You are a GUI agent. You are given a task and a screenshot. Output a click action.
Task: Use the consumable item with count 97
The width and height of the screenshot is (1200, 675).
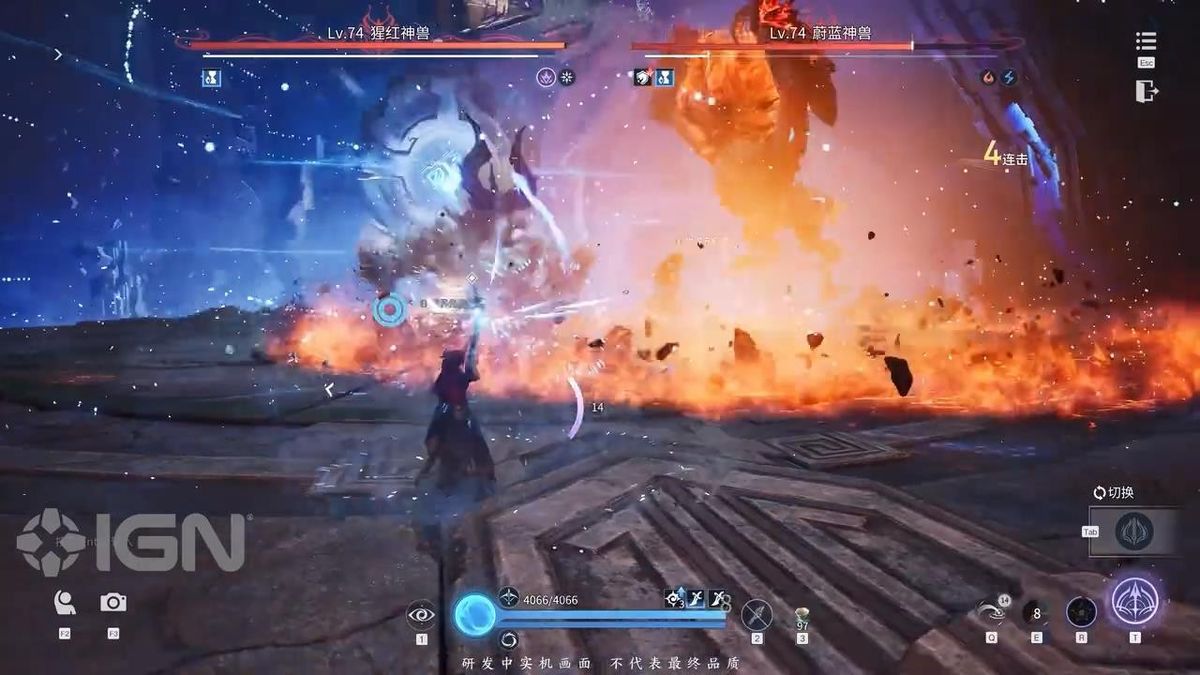pos(802,616)
